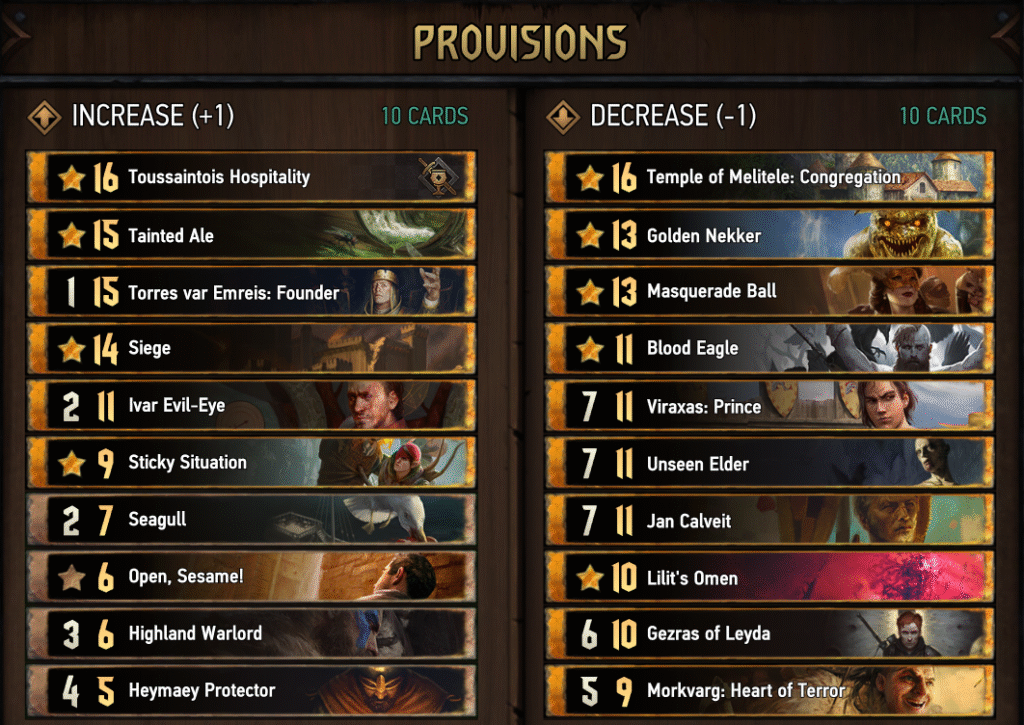The width and height of the screenshot is (1024, 725).
Task: Select the Gezras of Leyda card
Action: pyautogui.click(x=769, y=634)
